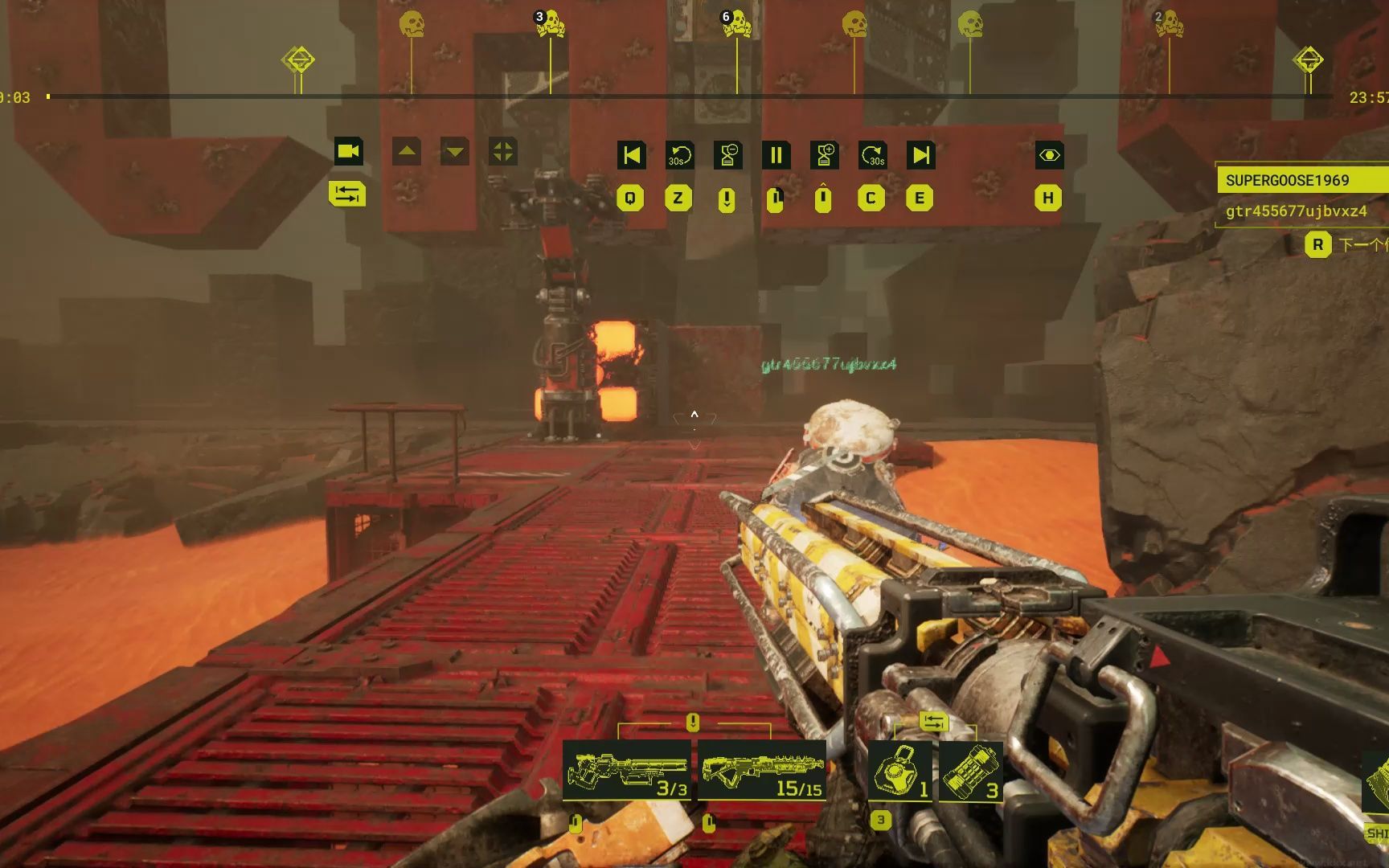Go to the 2-kill skull timeline marker
Screen dimensions: 1389x868
pyautogui.click(x=1169, y=24)
